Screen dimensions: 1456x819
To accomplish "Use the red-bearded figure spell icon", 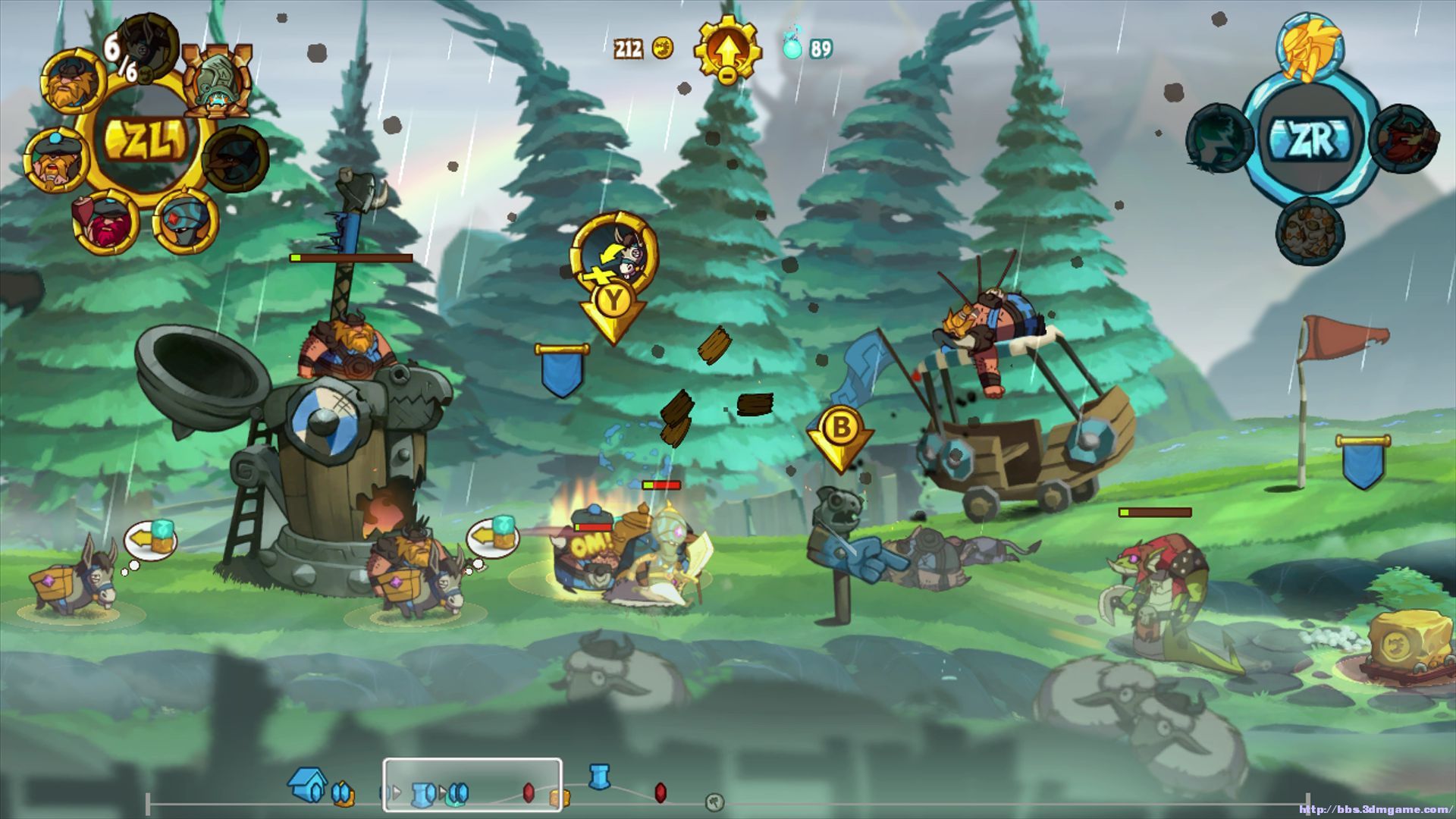I will [x=1403, y=139].
